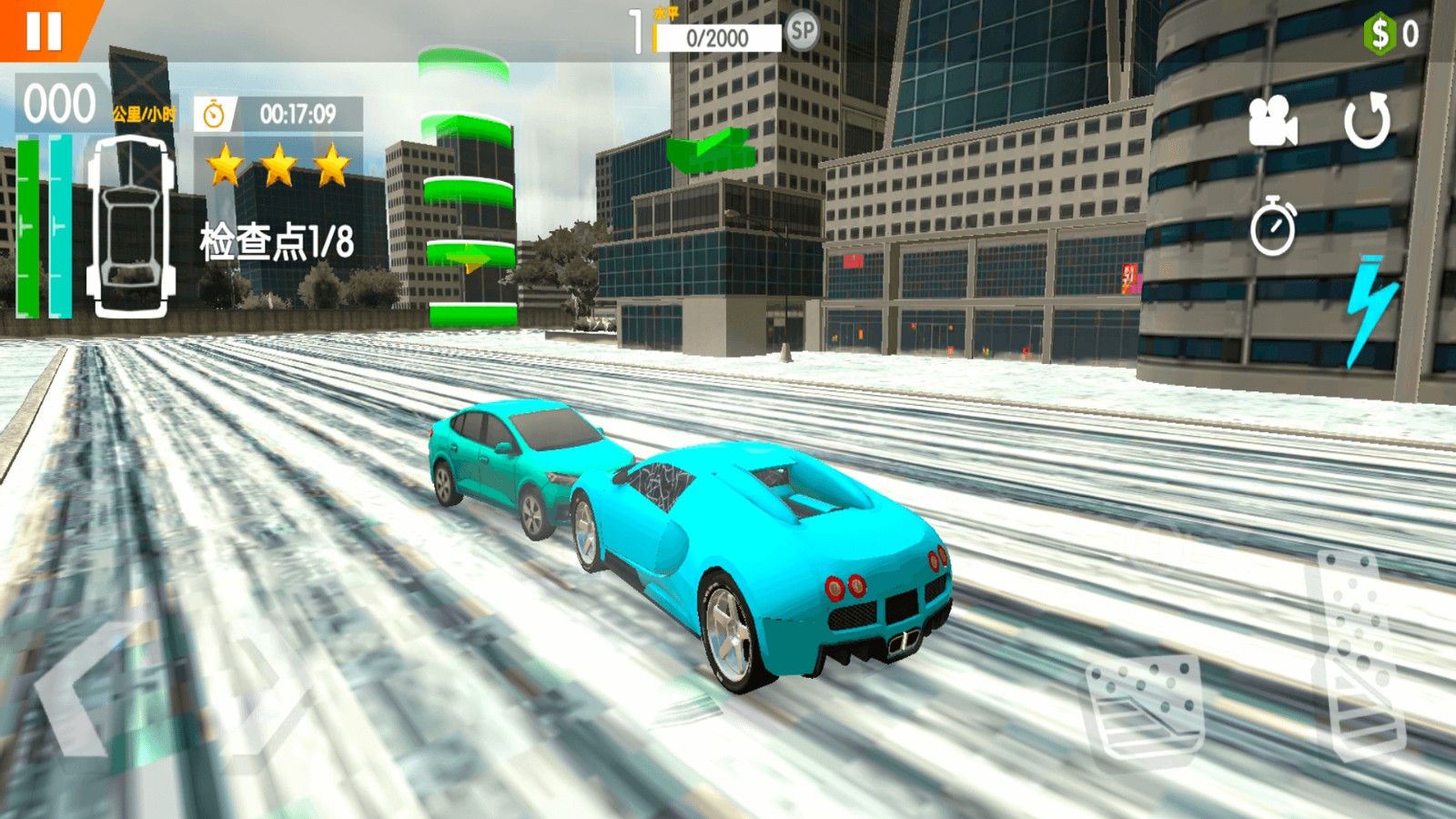The image size is (1456, 819).
Task: Switch the camera view
Action: [1271, 121]
